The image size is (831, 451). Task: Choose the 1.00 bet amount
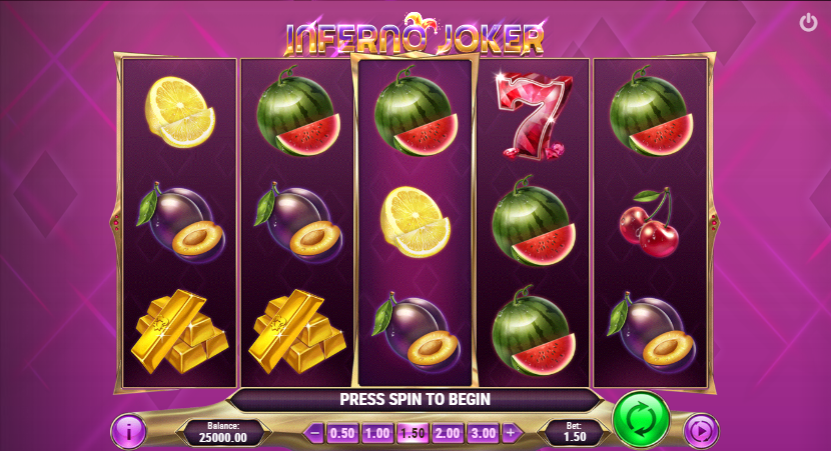(377, 433)
